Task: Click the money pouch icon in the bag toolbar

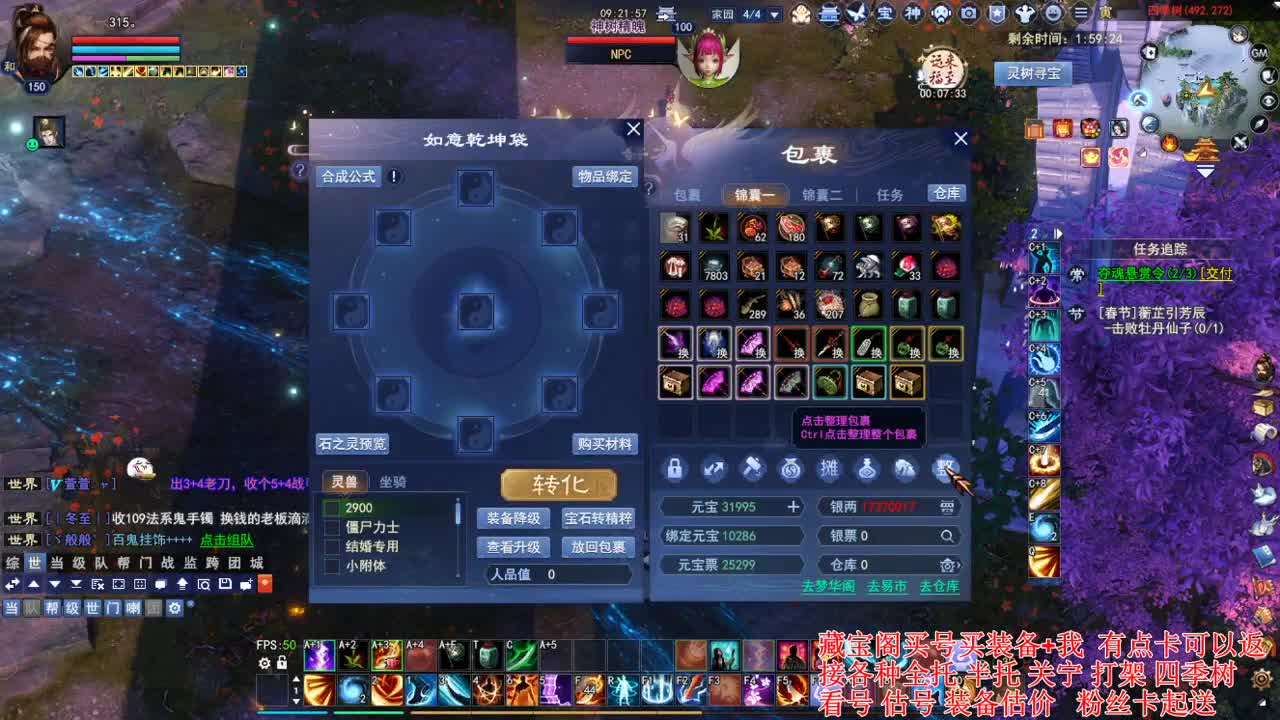Action: point(791,469)
